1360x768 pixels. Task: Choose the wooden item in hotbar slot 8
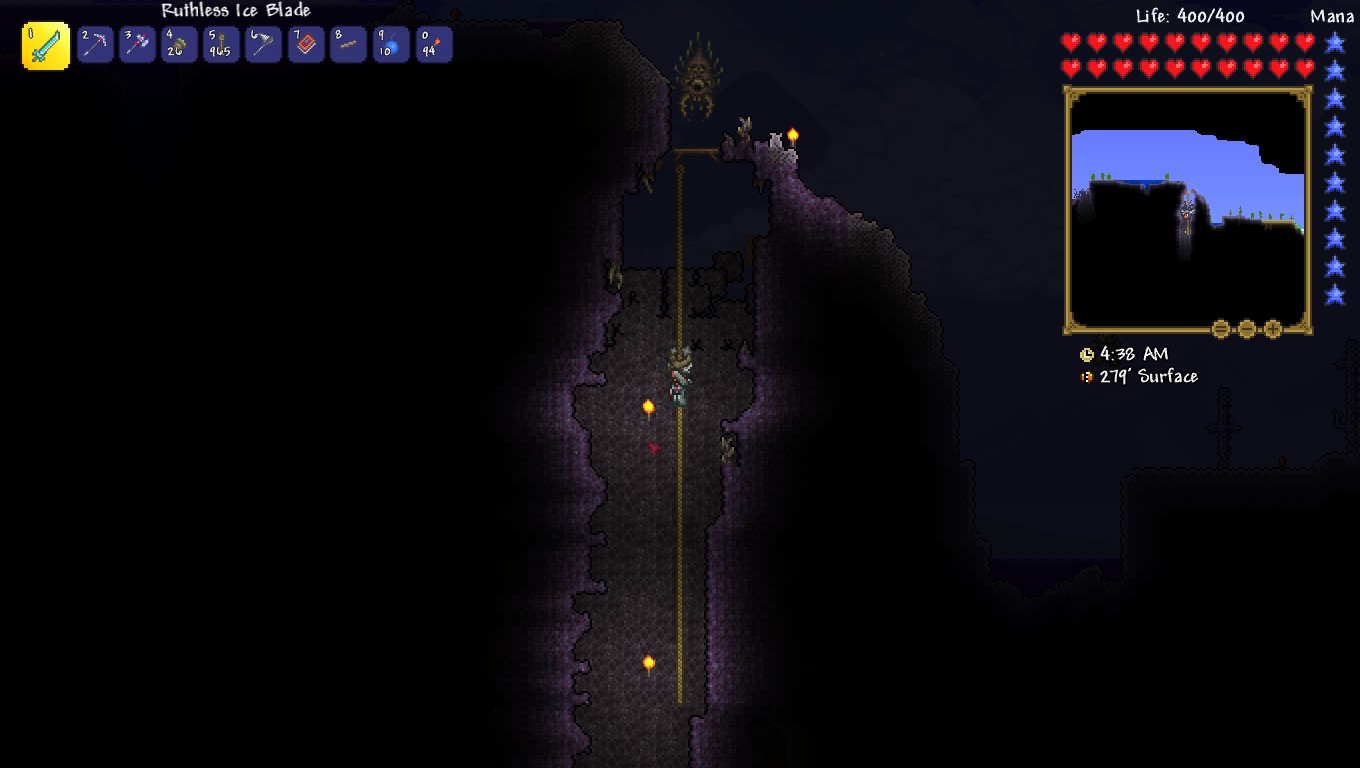348,45
